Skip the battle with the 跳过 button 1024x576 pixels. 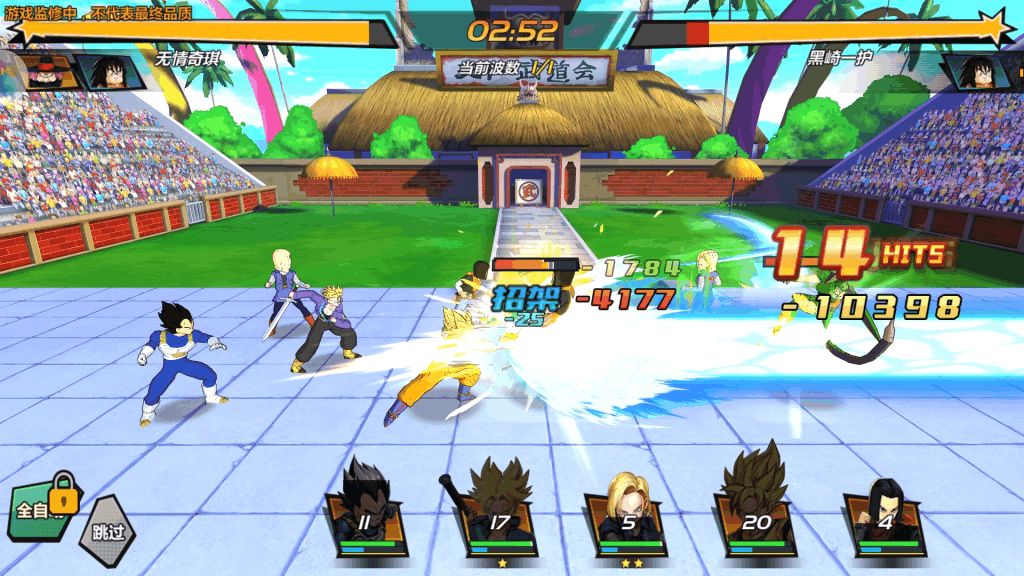pyautogui.click(x=106, y=529)
